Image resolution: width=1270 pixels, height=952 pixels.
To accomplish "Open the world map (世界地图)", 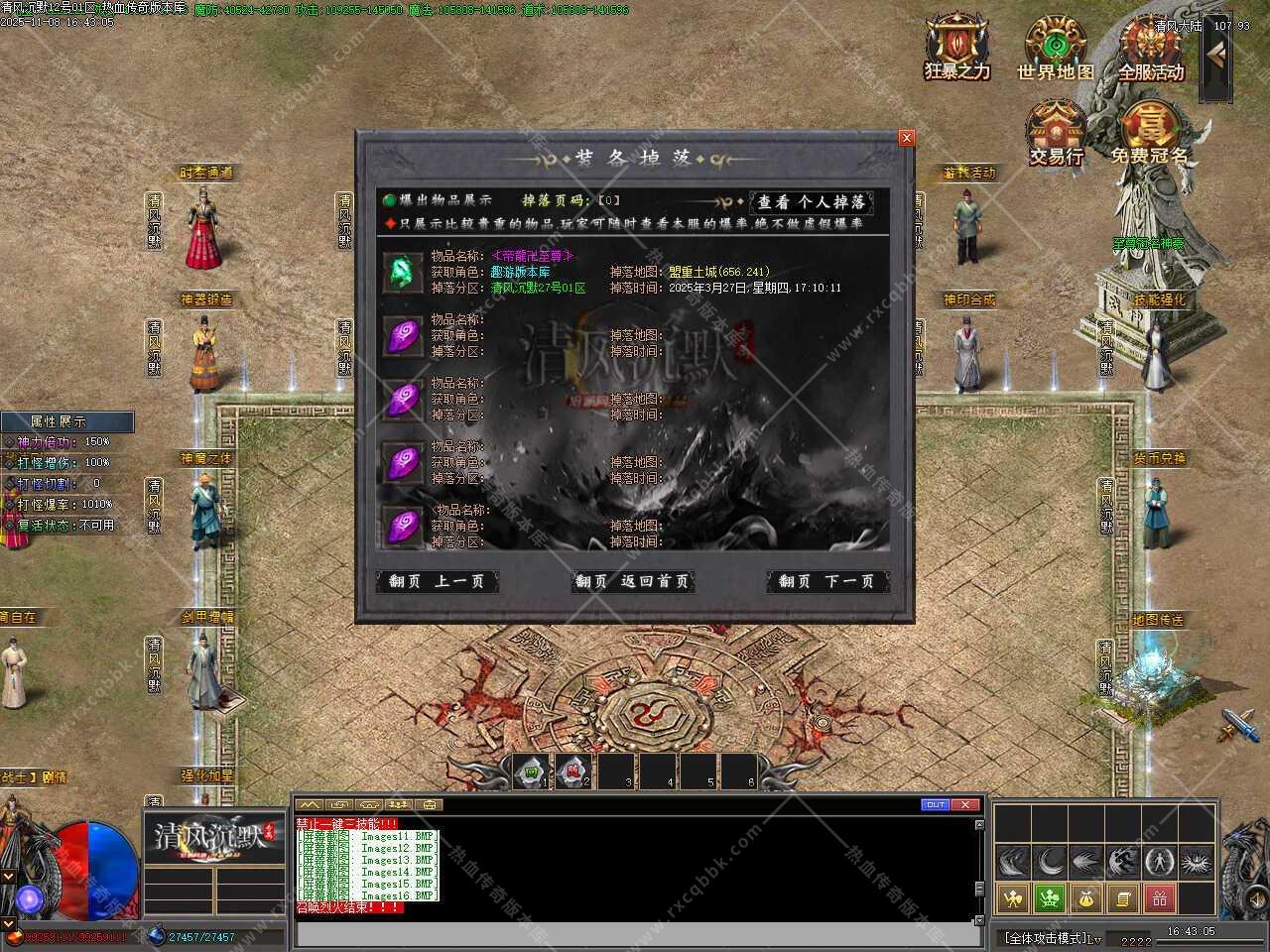I will pos(1055,47).
